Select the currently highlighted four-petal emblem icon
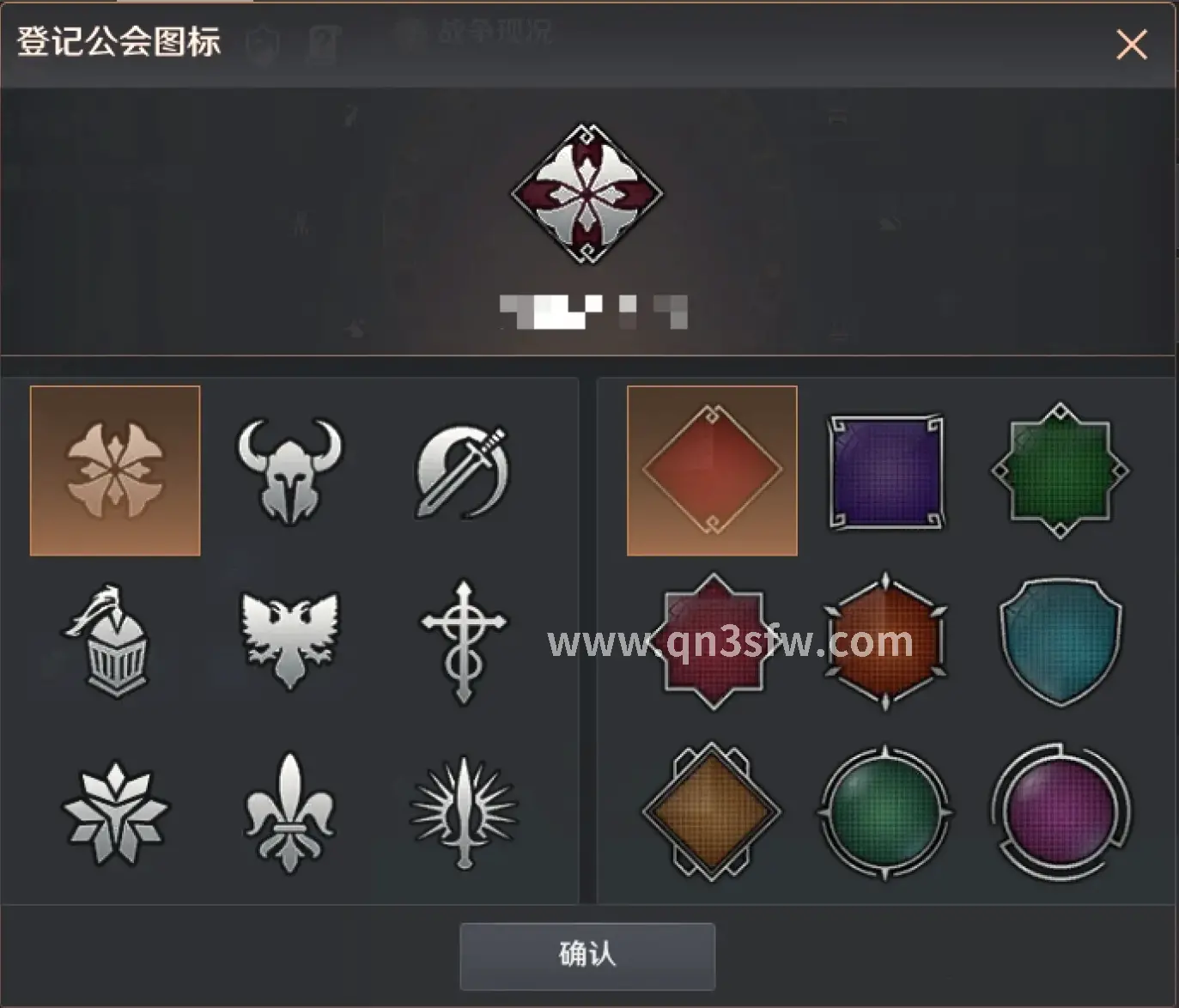Screen dimensions: 1179x1008 click(116, 470)
